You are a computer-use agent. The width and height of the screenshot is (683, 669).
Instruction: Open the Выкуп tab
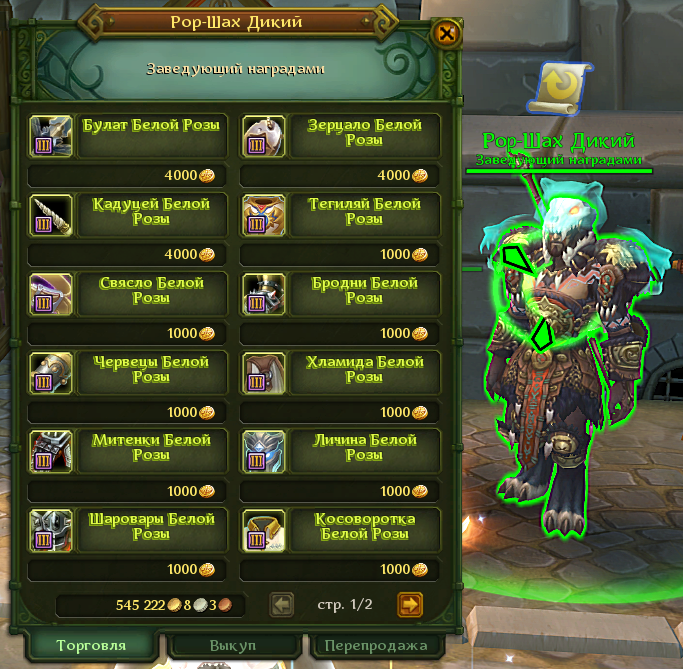[233, 645]
